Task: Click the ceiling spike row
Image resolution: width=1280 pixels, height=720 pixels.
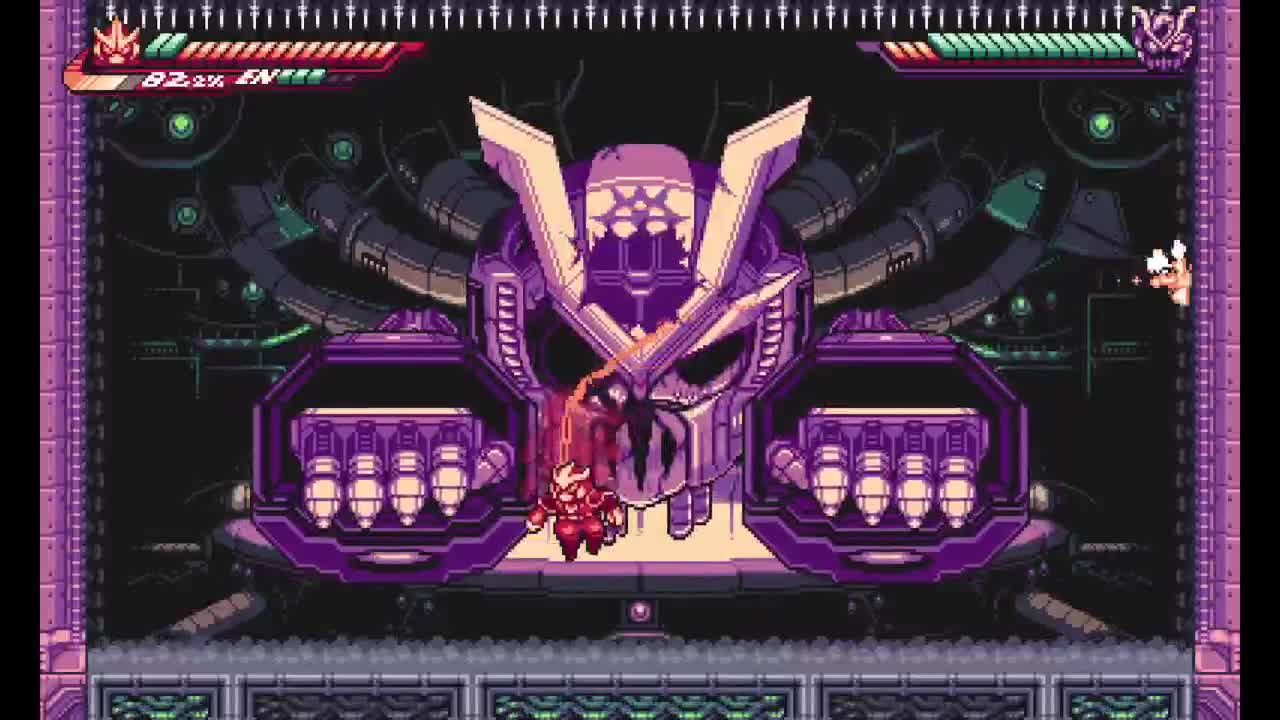Action: tap(640, 12)
